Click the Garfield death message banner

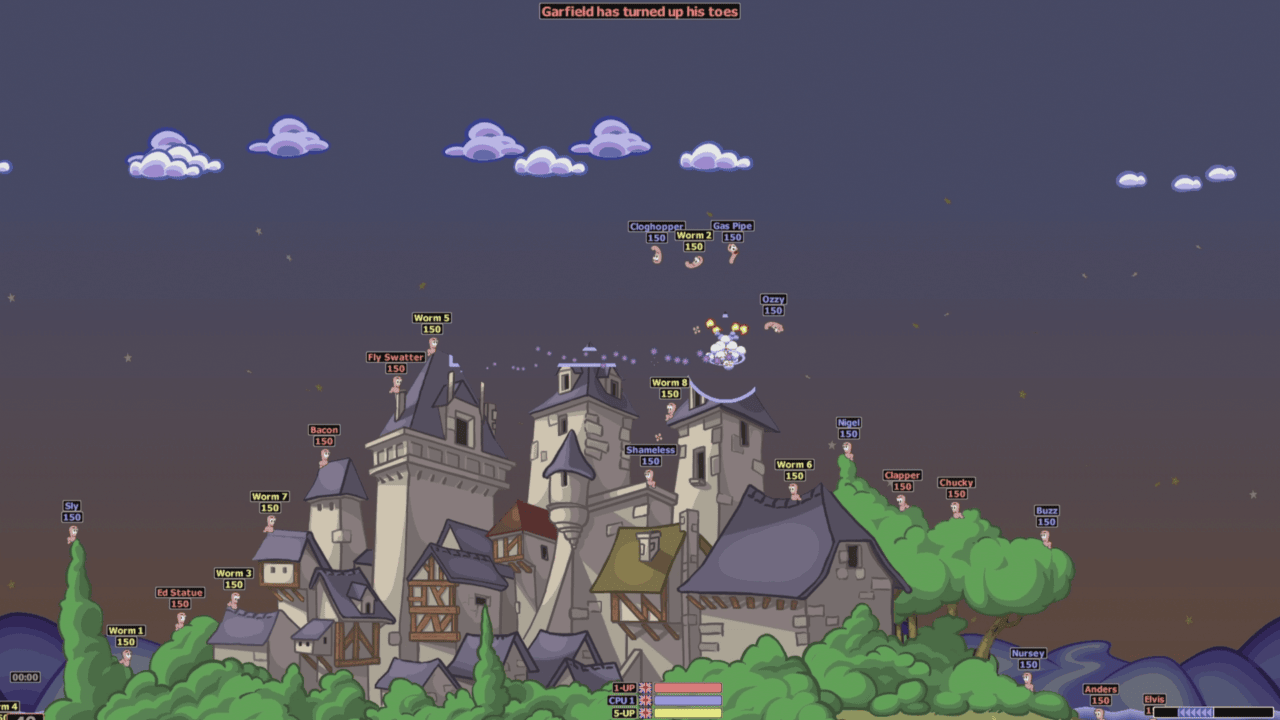[638, 12]
